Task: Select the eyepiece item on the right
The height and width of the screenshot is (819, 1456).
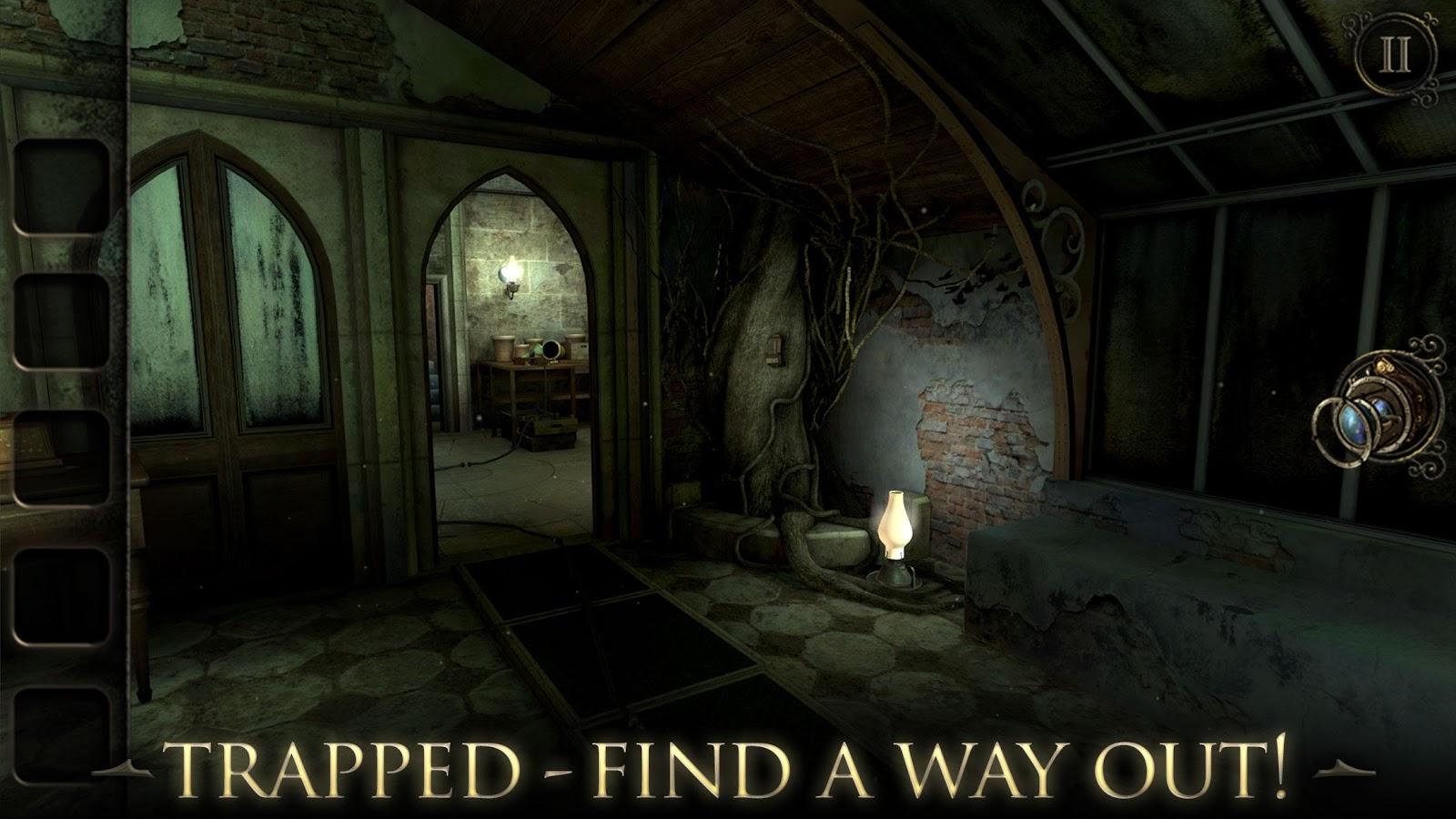Action: pos(1376,408)
